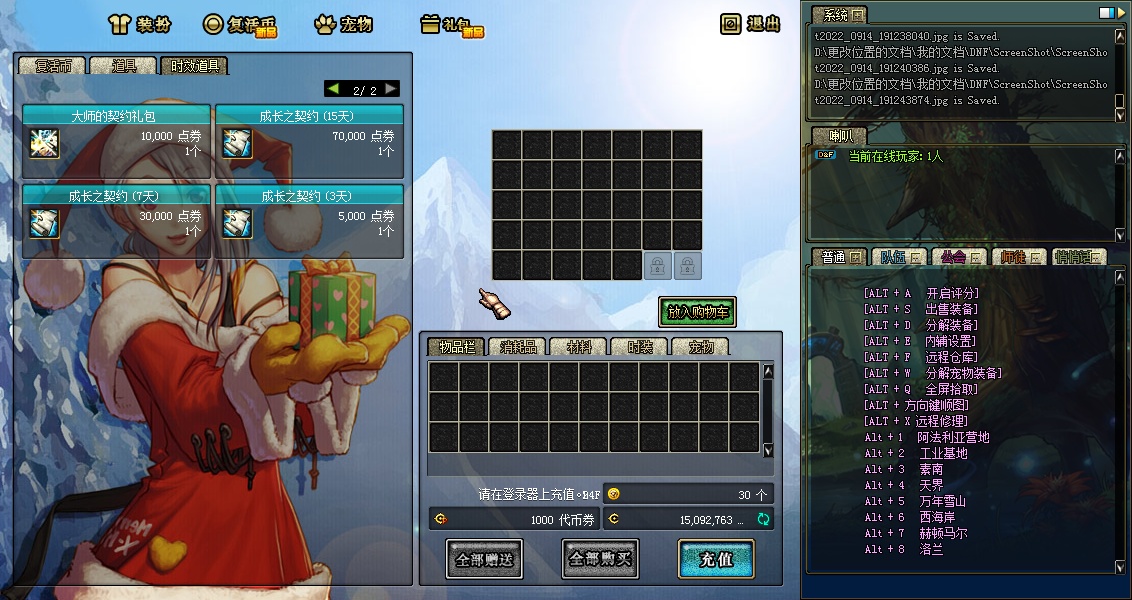1132x600 pixels.
Task: Select the 队伍 chat tab
Action: click(x=895, y=257)
